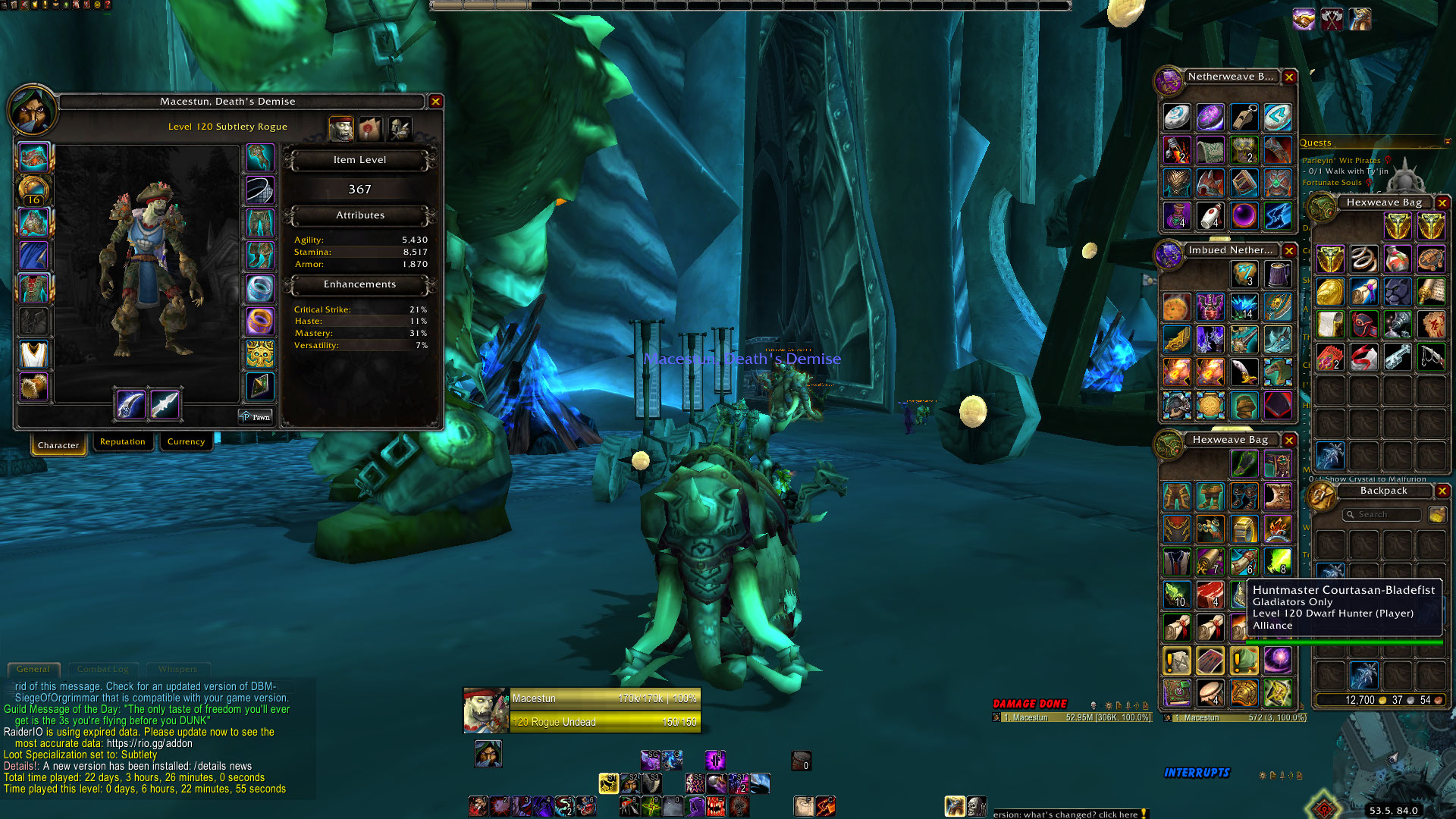Click the Enhancements section header

pyautogui.click(x=359, y=284)
